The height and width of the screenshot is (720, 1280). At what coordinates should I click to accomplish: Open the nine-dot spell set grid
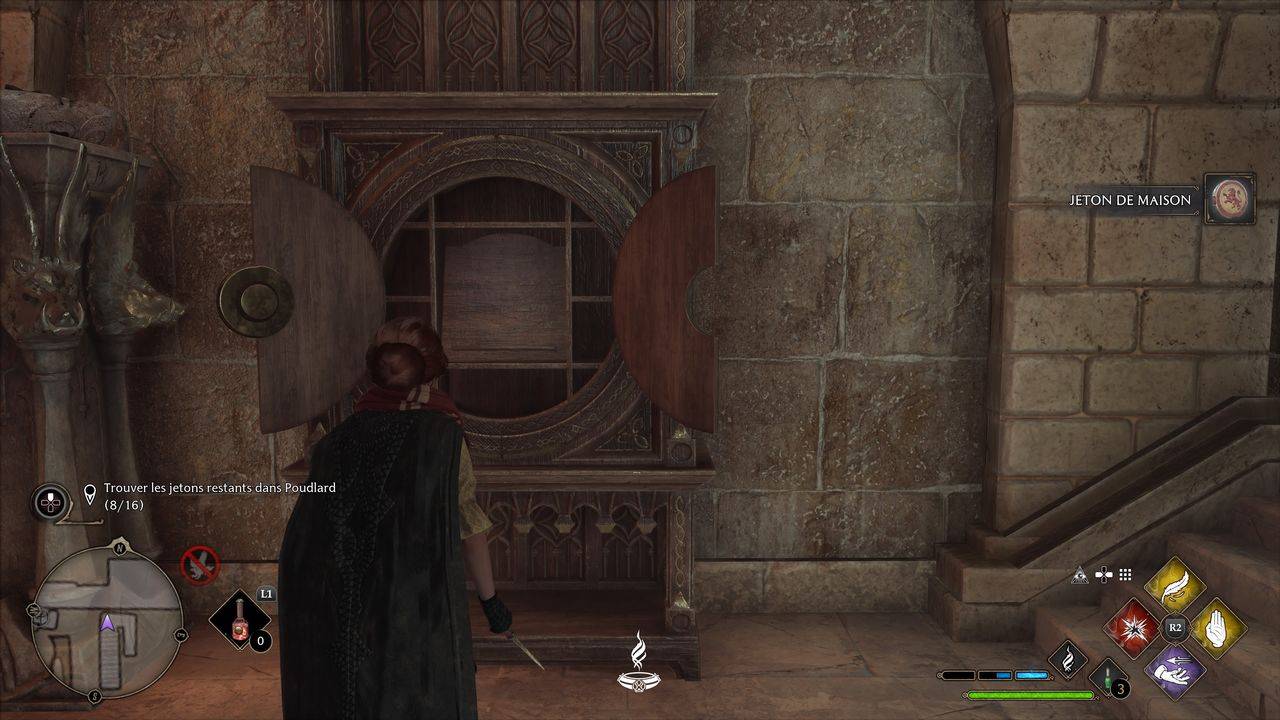pos(1125,575)
